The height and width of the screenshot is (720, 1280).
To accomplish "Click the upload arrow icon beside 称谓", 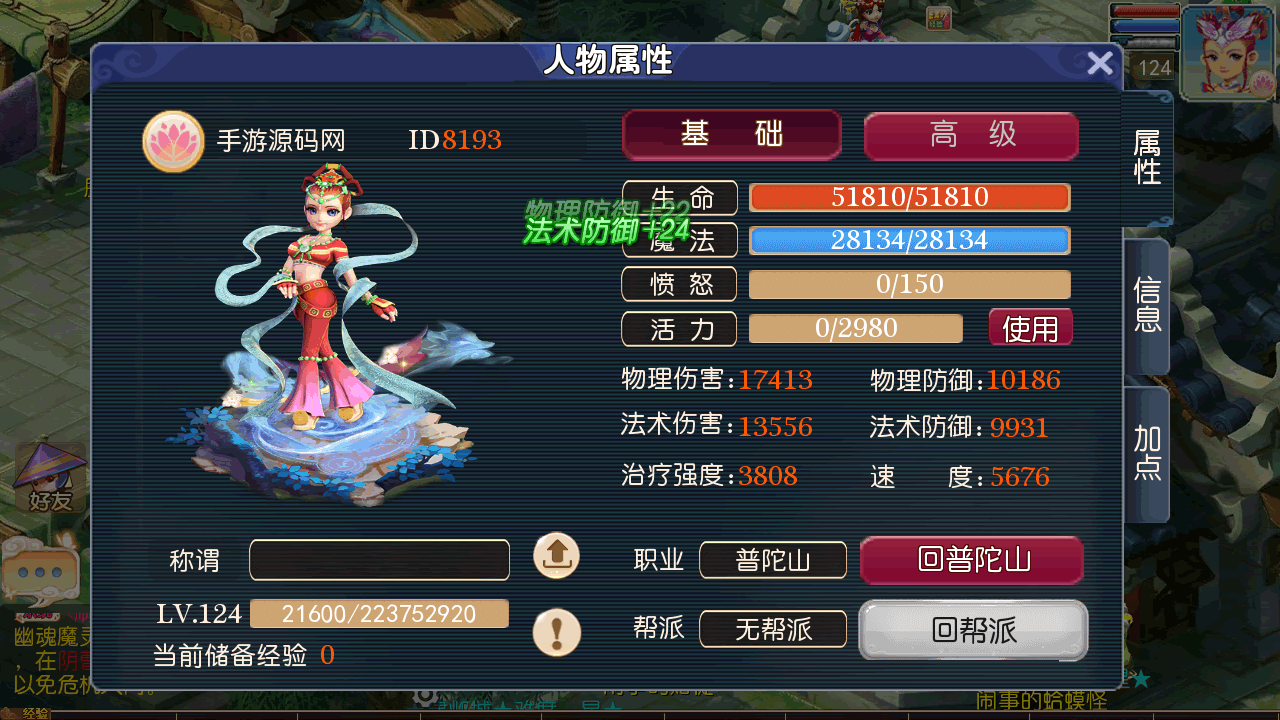I will pos(557,556).
